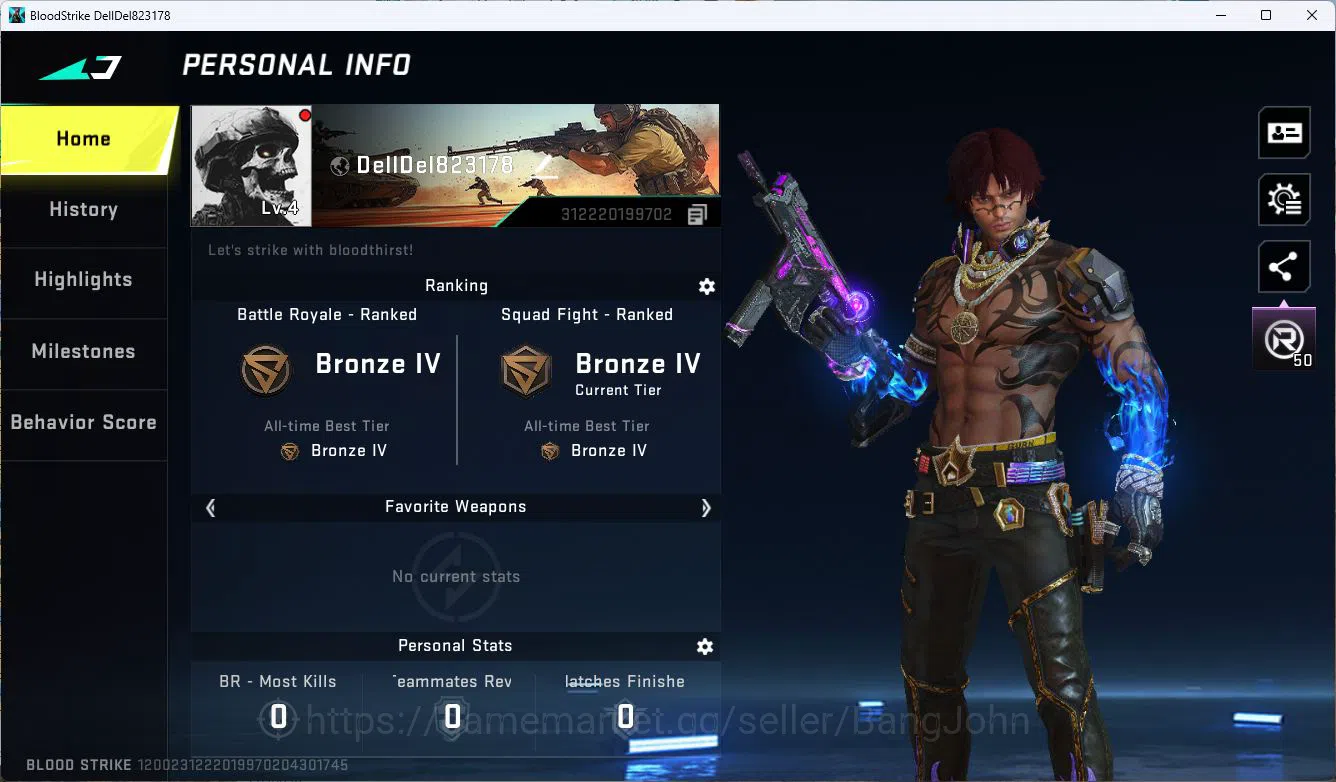
Task: Open the share options icon
Action: point(1284,266)
